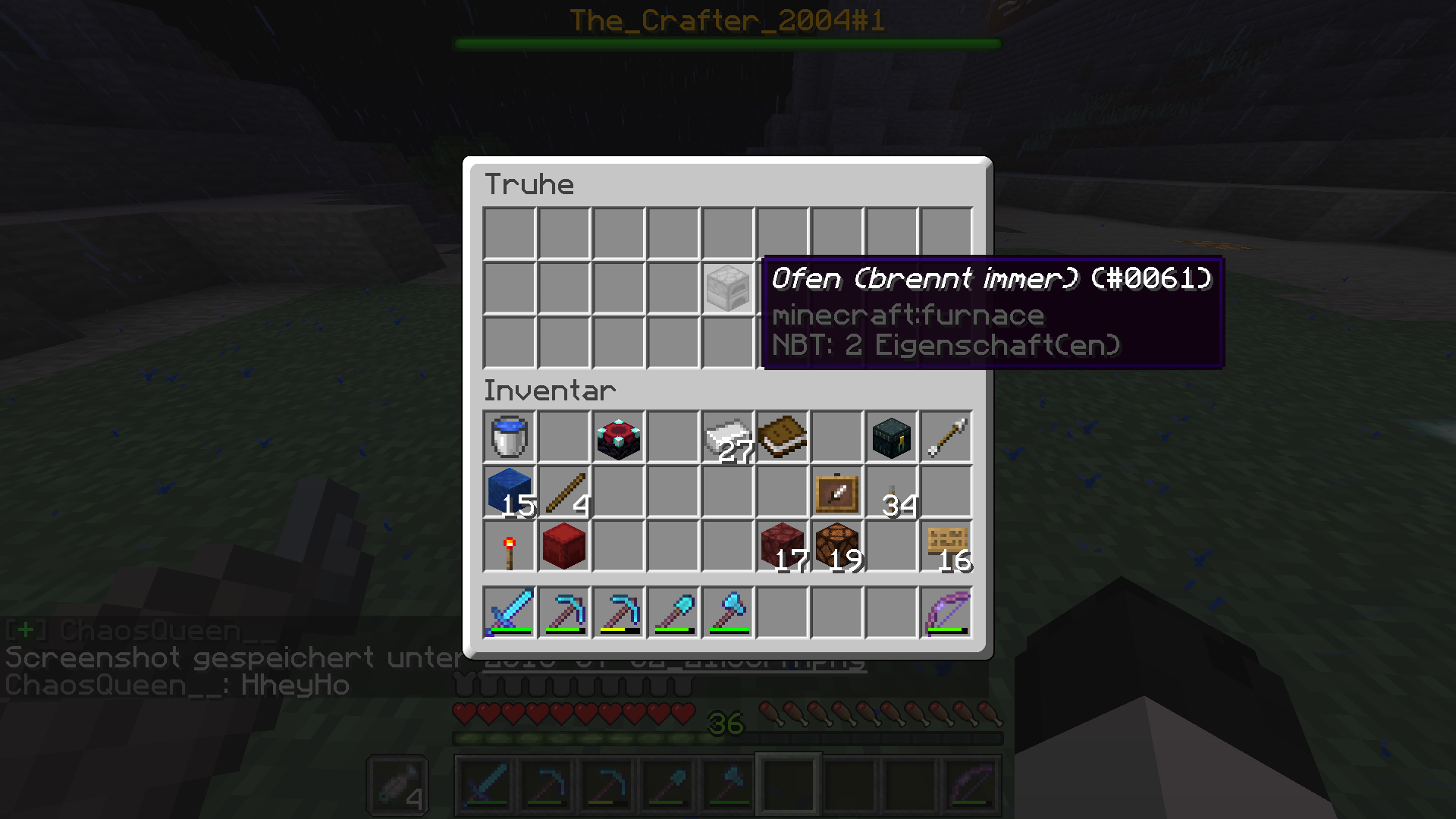1456x819 pixels.
Task: Select the water bucket slot
Action: pyautogui.click(x=509, y=438)
